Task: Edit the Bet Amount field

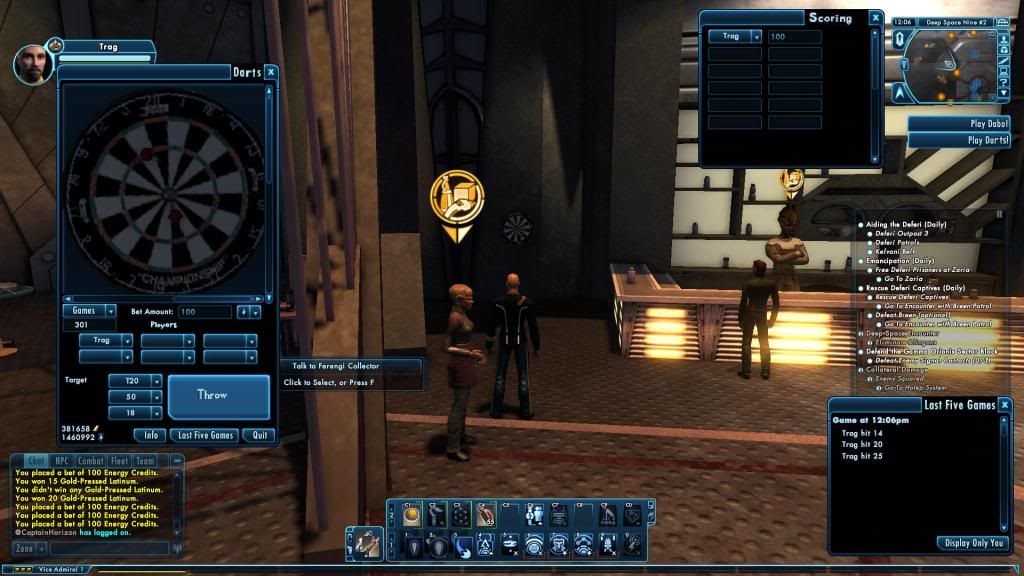Action: coord(205,312)
